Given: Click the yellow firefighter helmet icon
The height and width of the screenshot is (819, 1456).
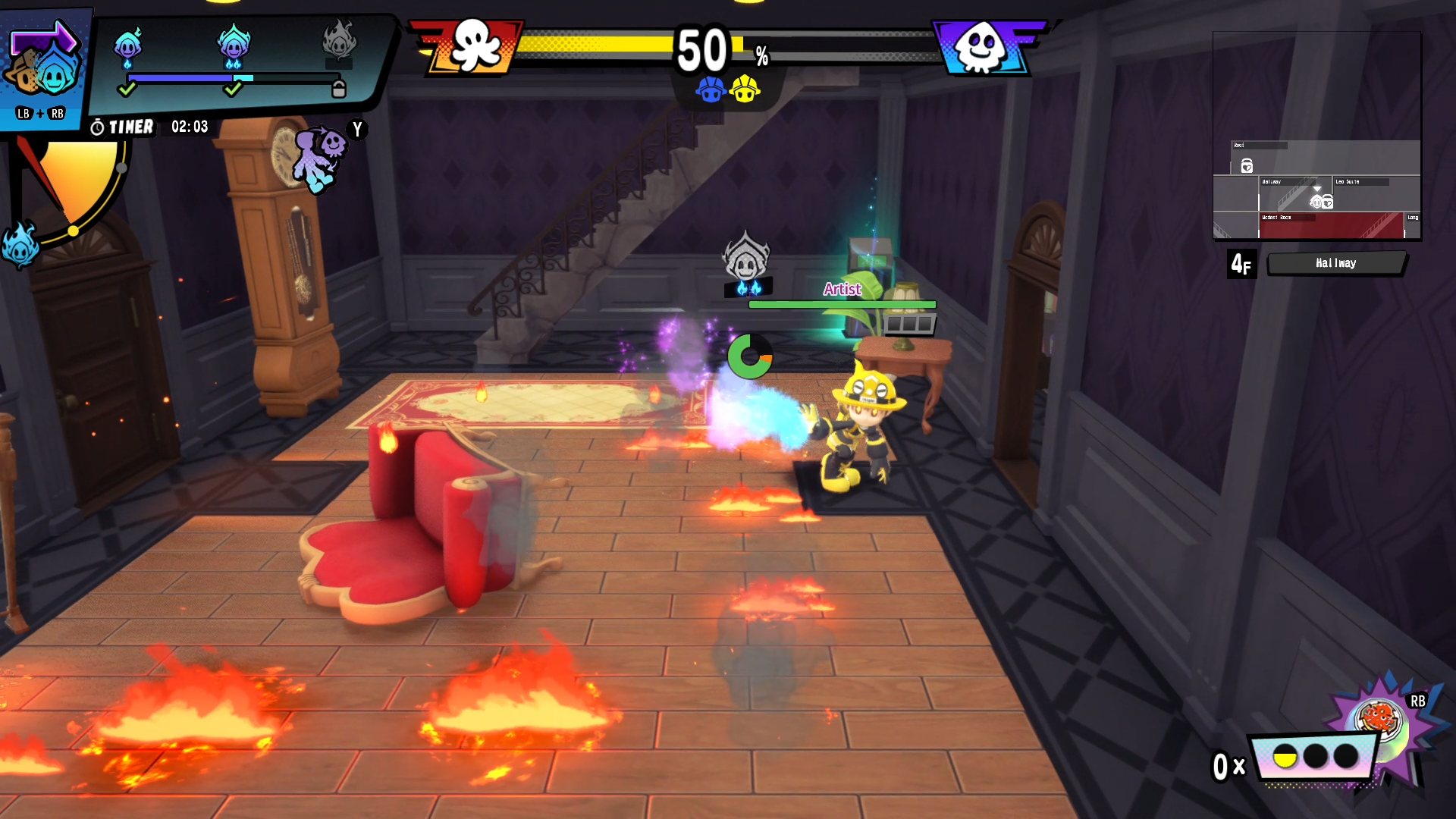Looking at the screenshot, I should 745,89.
